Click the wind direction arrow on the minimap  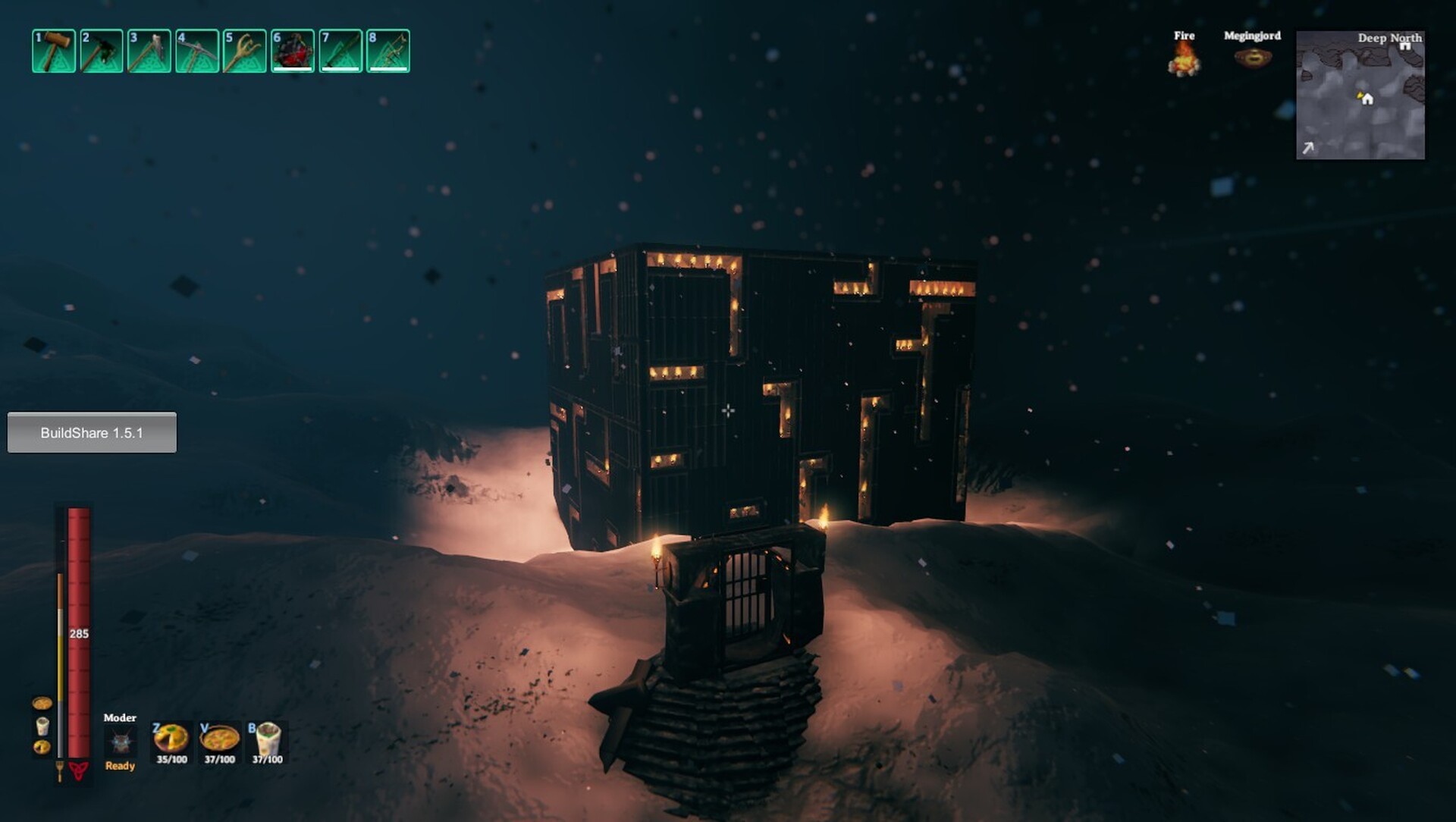[1308, 148]
